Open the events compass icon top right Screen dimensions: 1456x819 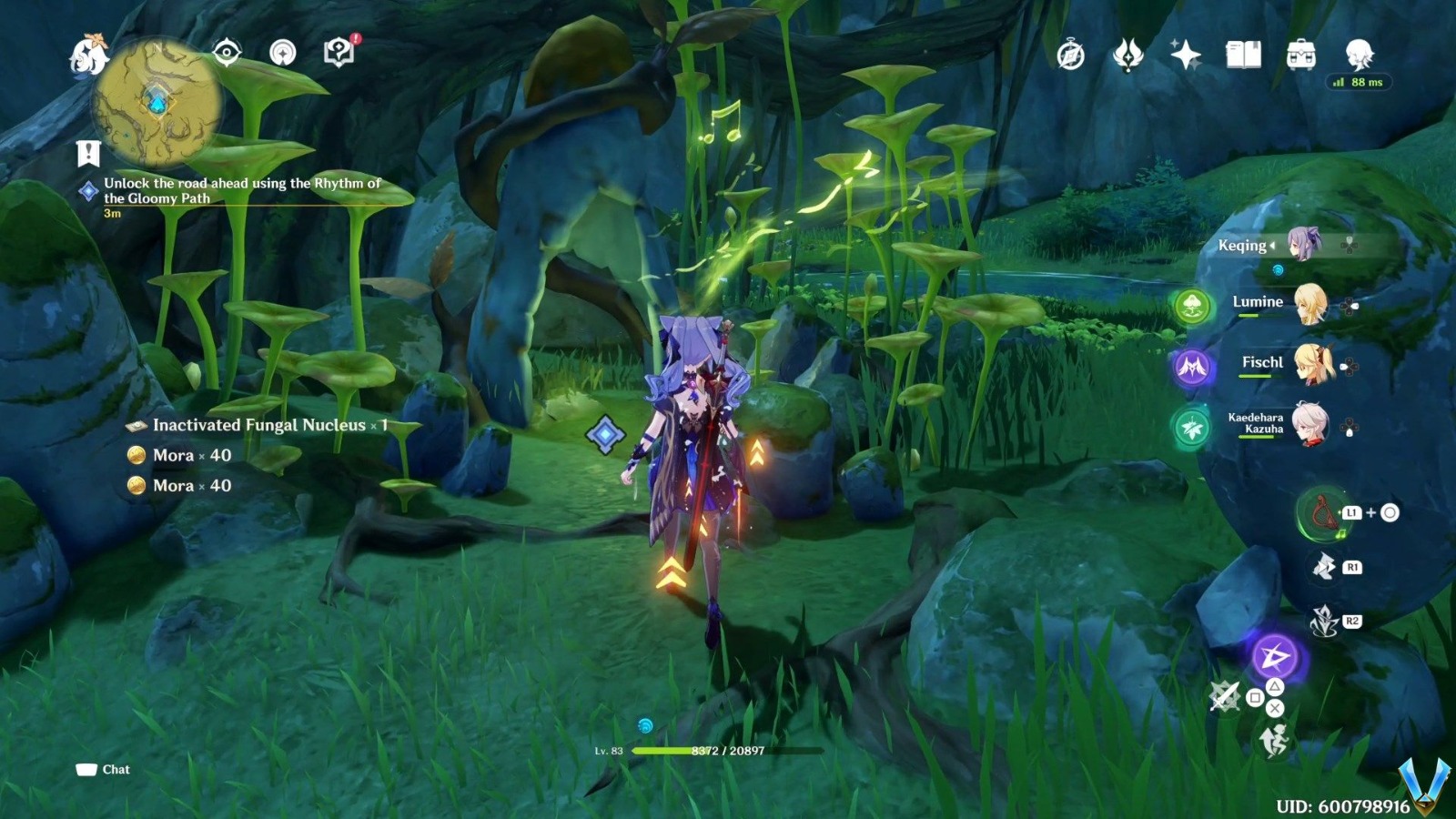pos(1071,55)
